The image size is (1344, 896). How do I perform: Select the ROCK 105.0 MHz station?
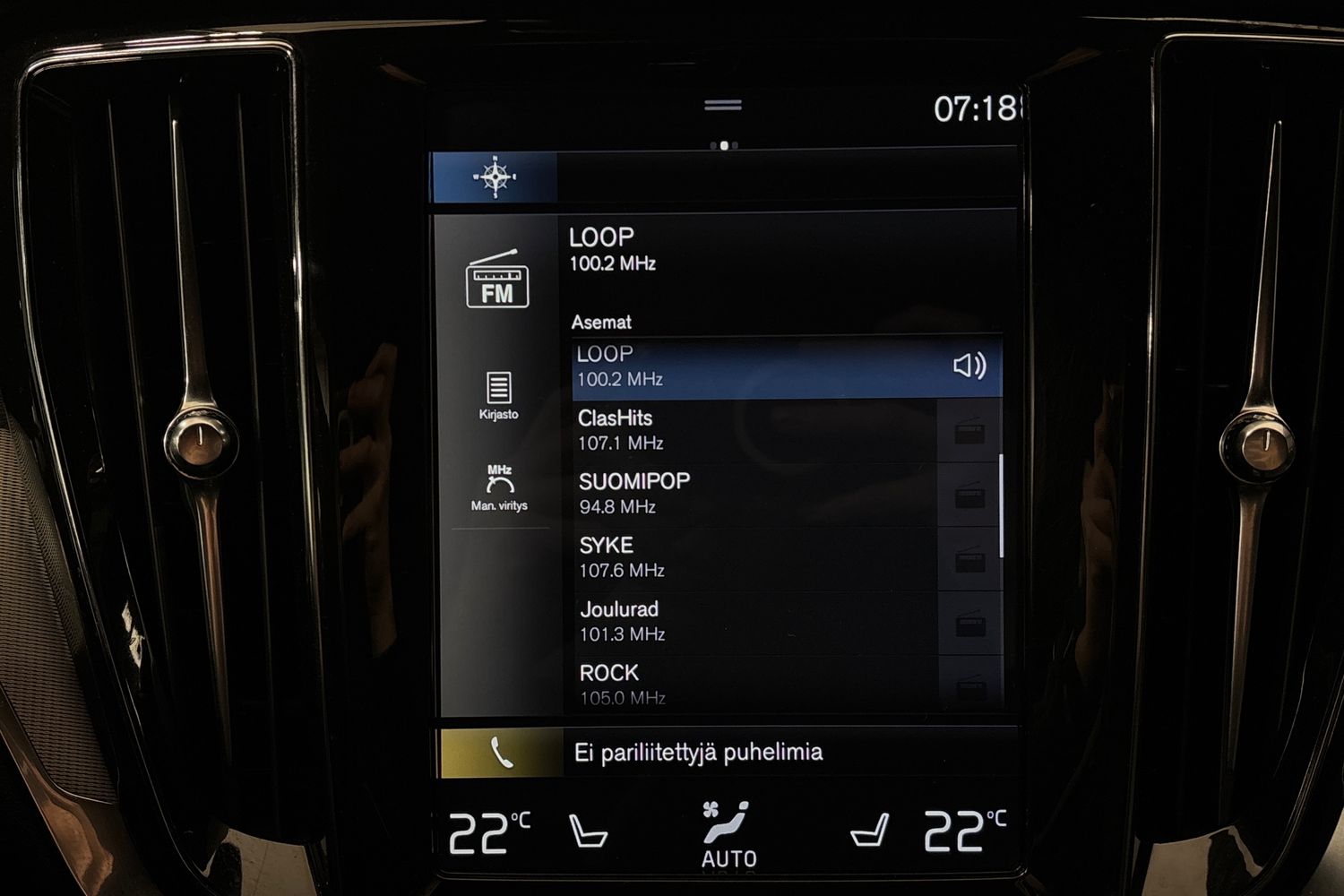click(x=717, y=683)
